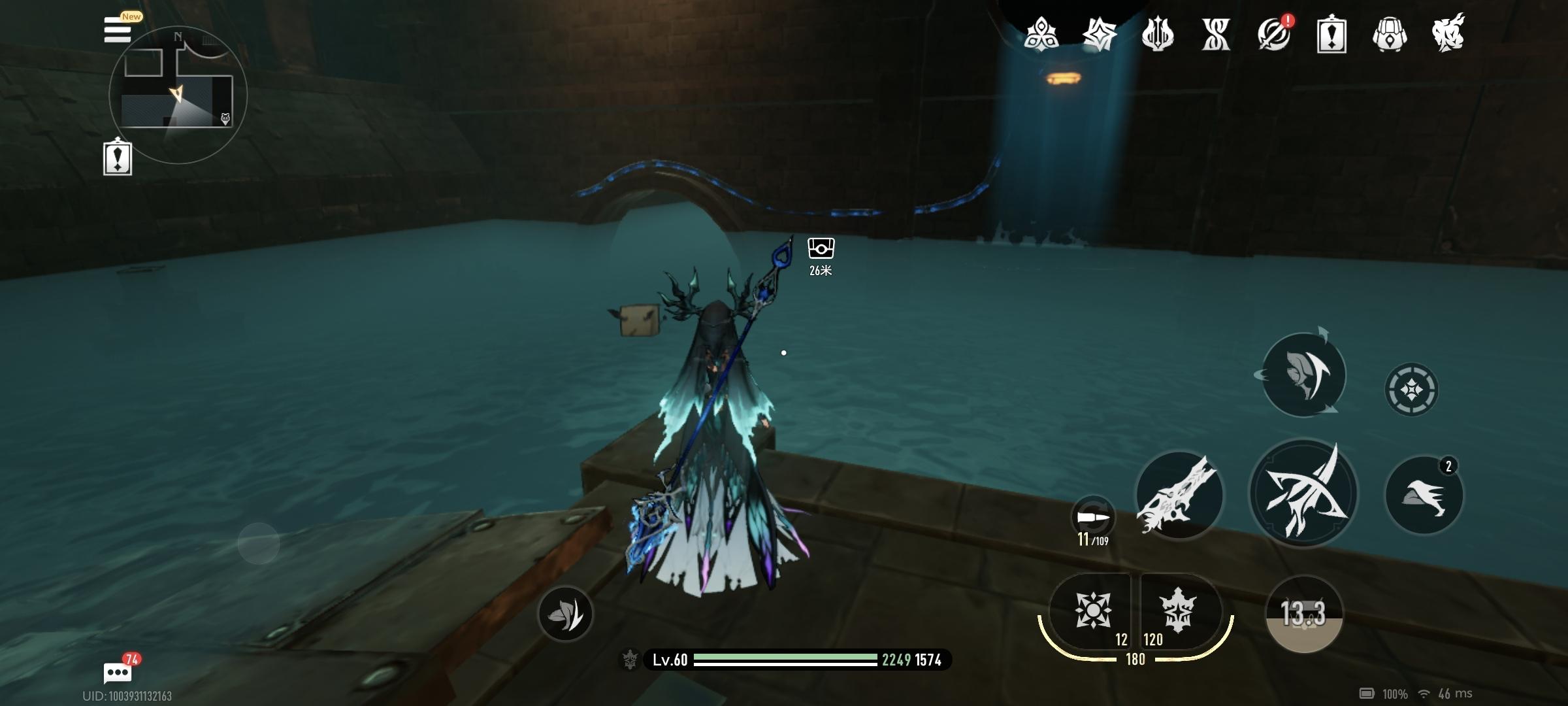This screenshot has height=706, width=1568.
Task: Open the quest tracker below minimap
Action: pyautogui.click(x=118, y=158)
